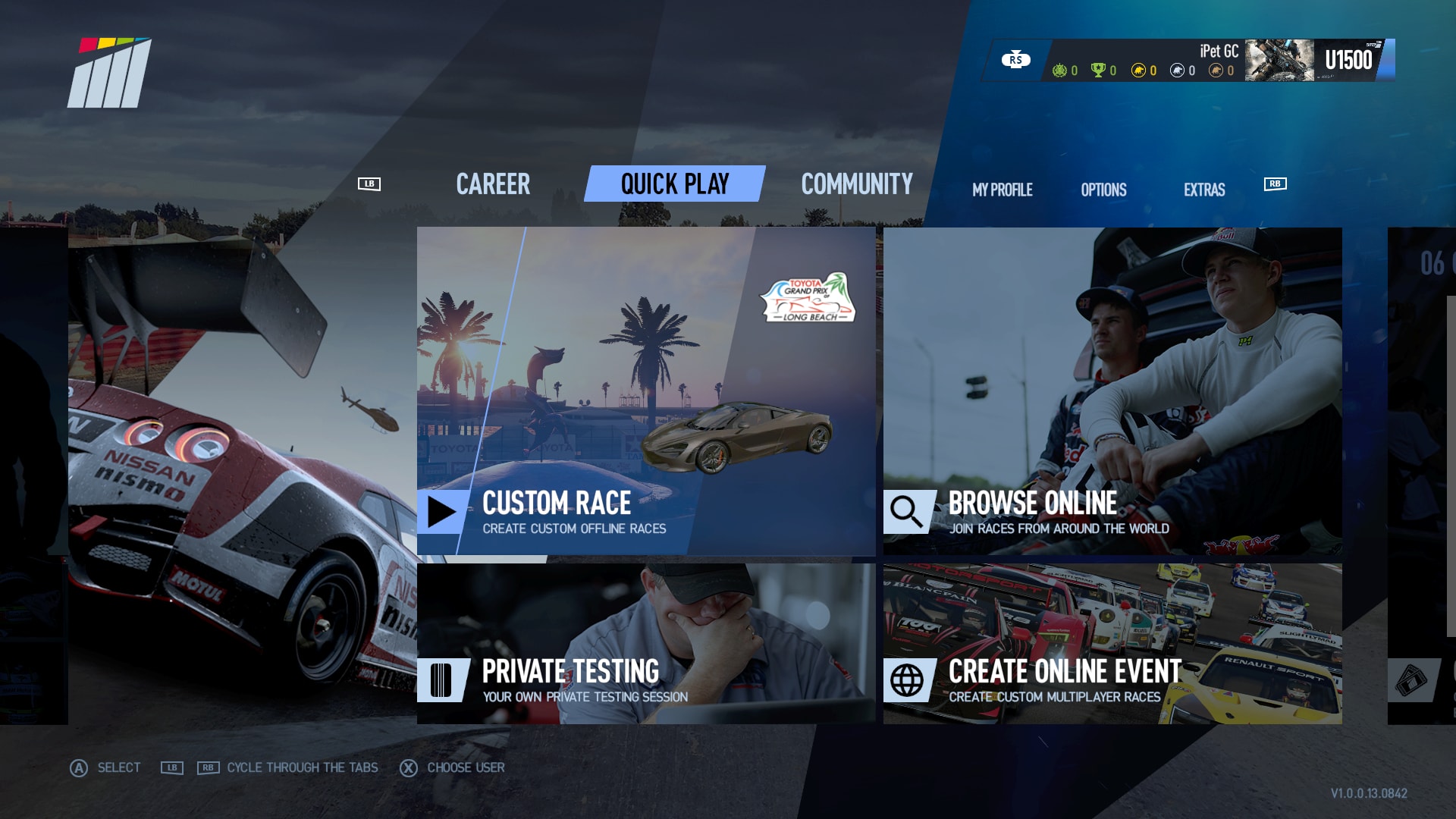Show the Extras tab
Viewport: 1456px width, 819px height.
[x=1204, y=190]
